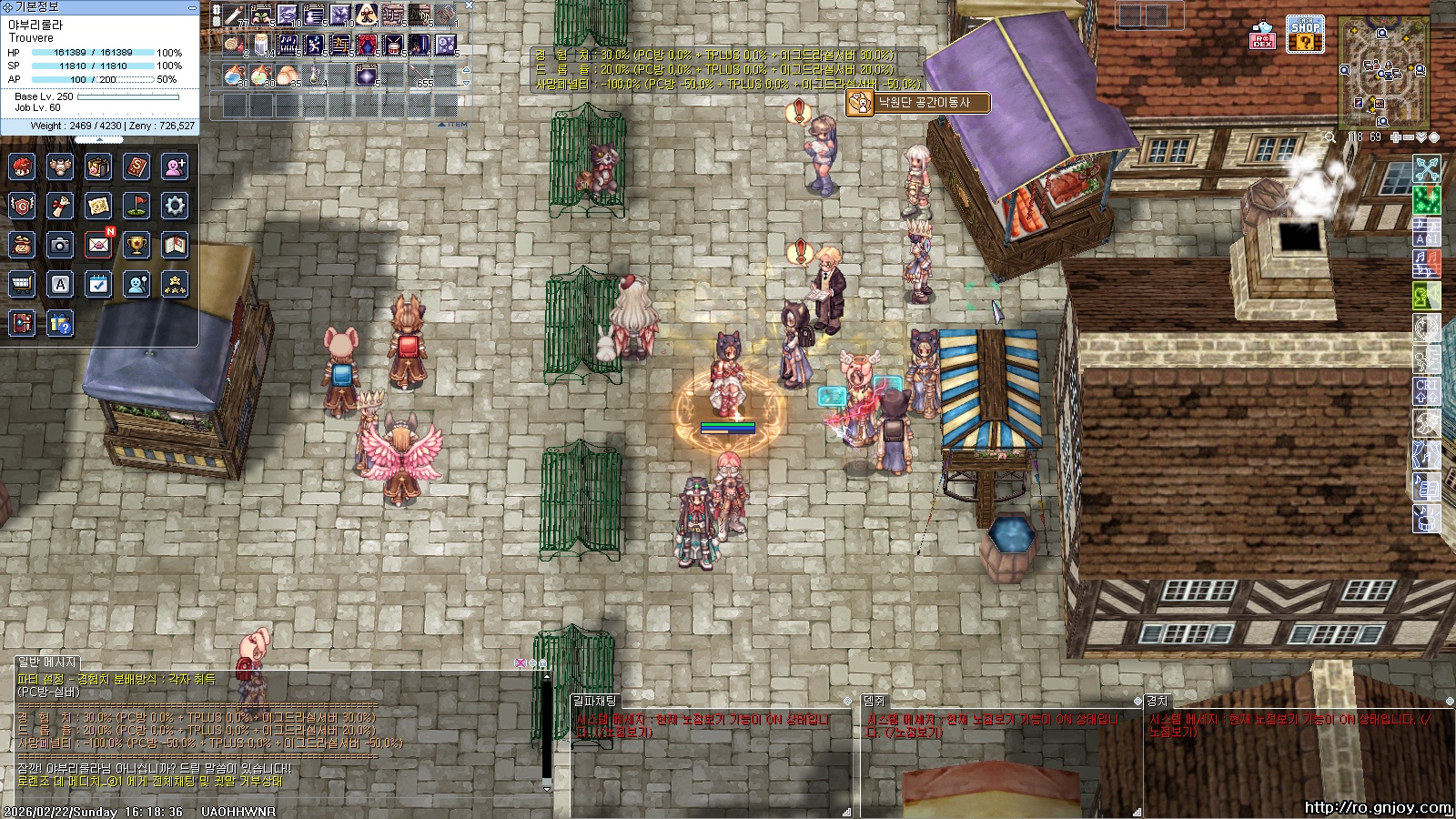
Task: Open the mail envelope icon with N badge
Action: [98, 244]
